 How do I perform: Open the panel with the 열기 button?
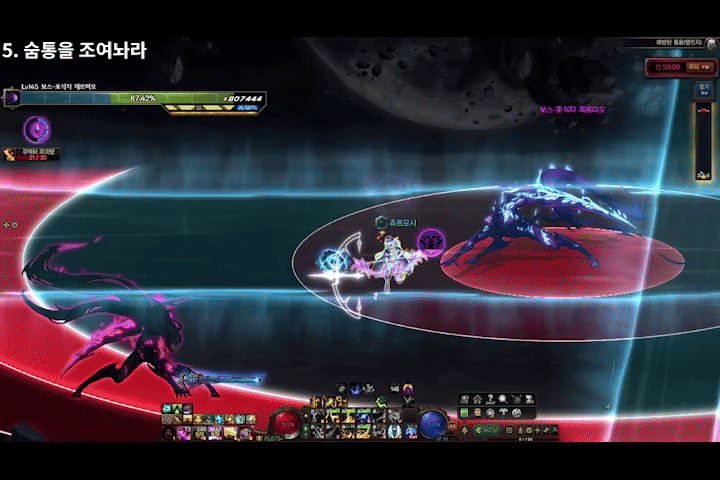tap(703, 87)
